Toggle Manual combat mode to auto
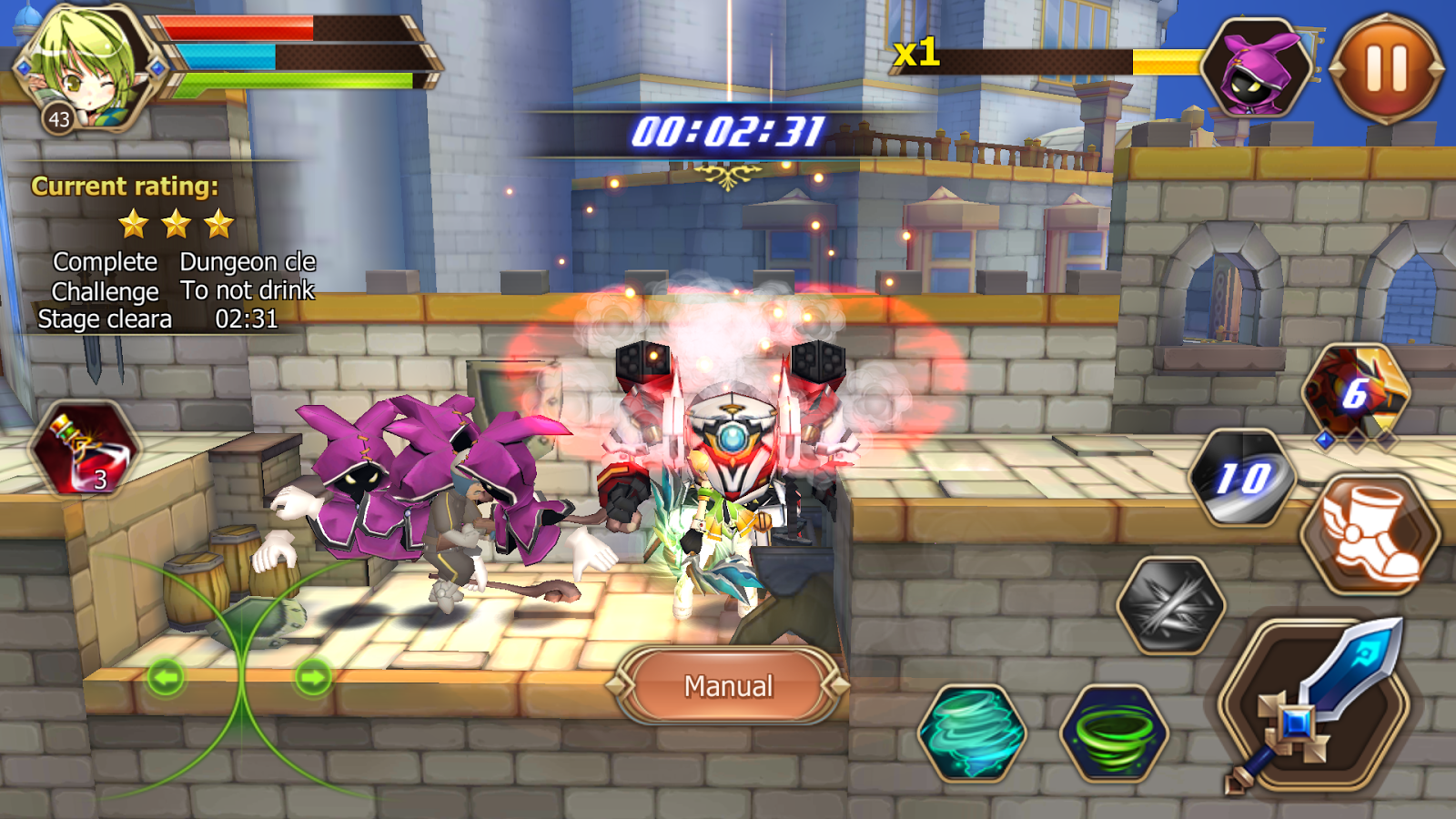Viewport: 1456px width, 819px height. pos(728,685)
